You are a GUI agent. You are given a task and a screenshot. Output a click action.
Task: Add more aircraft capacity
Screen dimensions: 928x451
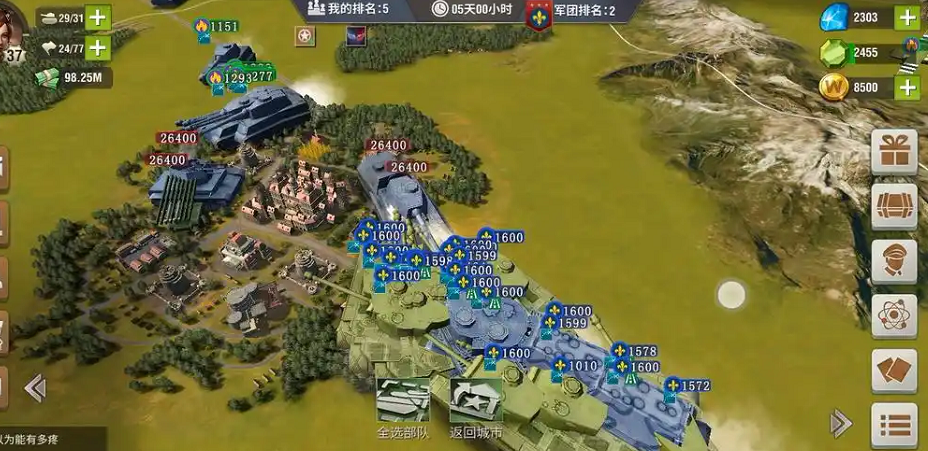coord(98,47)
